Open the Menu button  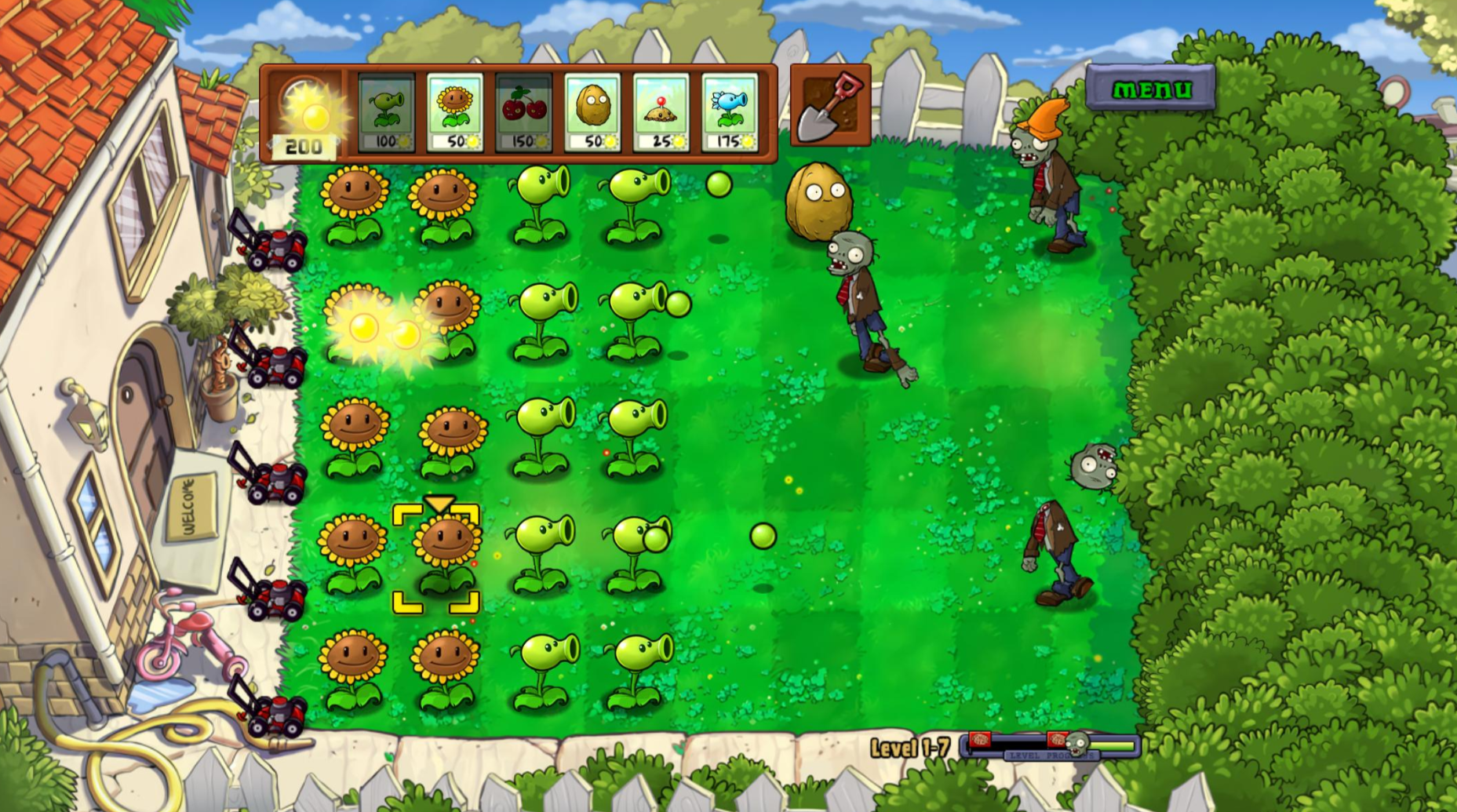coord(1150,89)
